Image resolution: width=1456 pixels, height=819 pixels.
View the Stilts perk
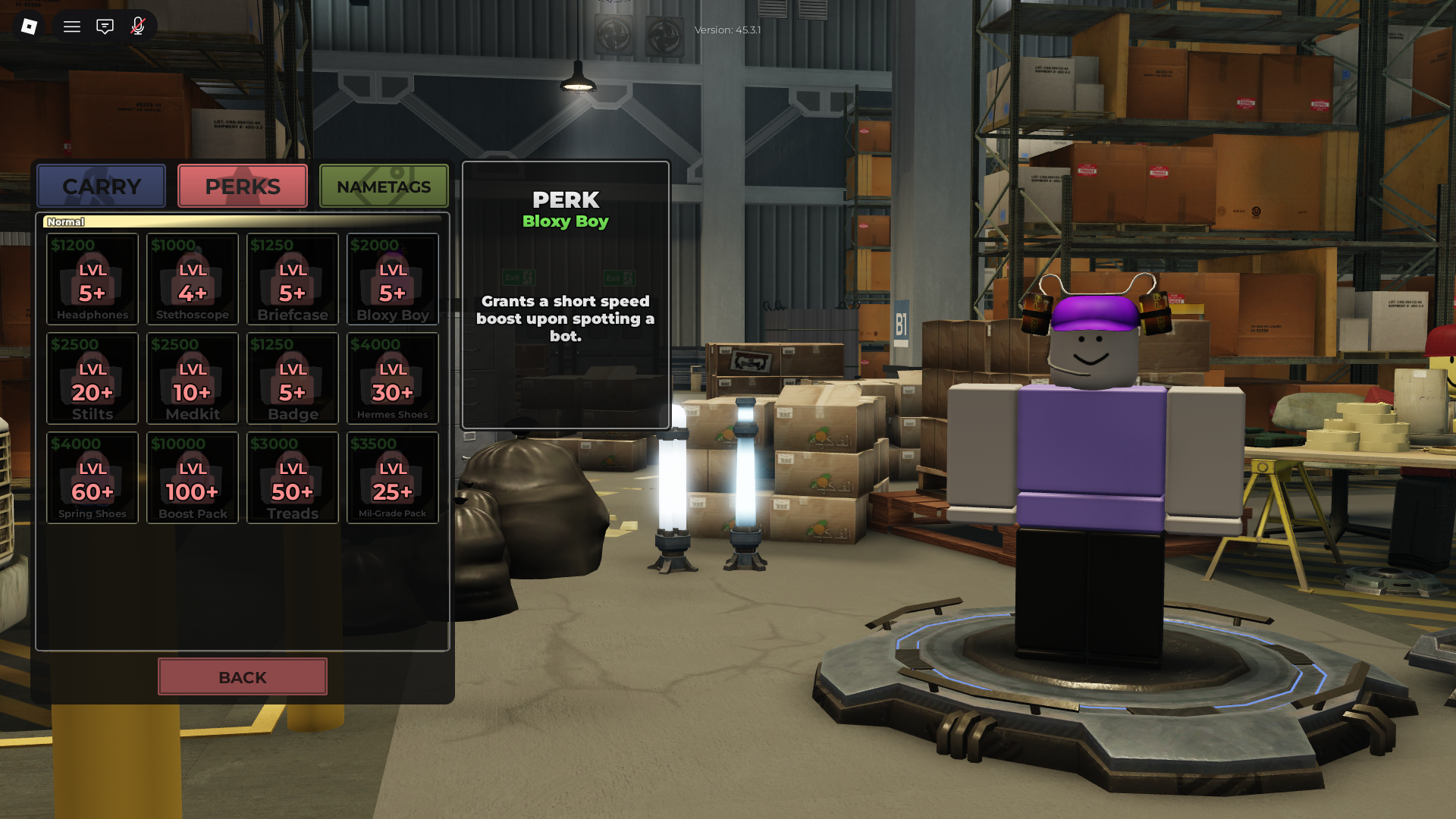(x=92, y=378)
